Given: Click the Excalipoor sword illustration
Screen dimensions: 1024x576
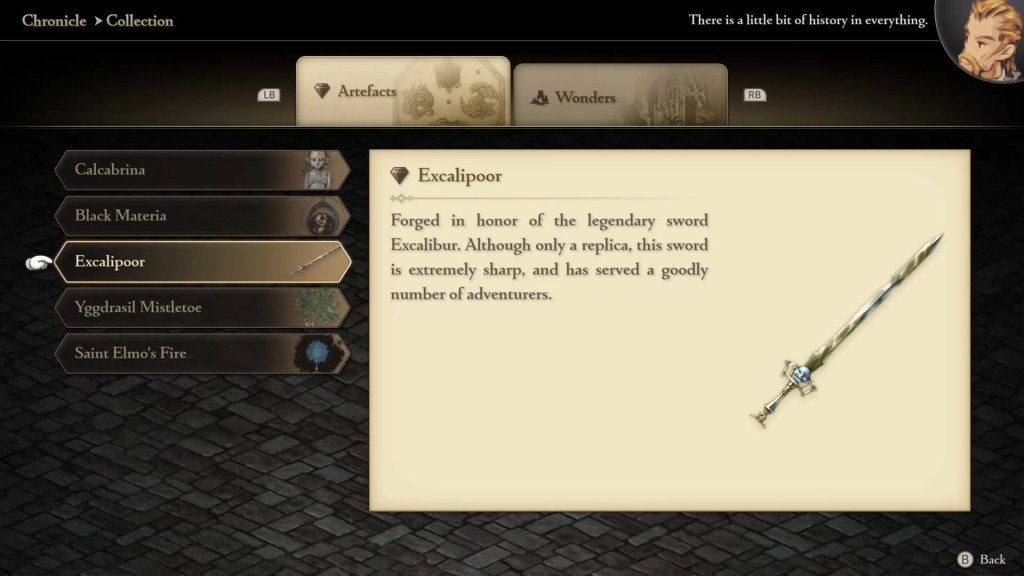Looking at the screenshot, I should tap(846, 332).
